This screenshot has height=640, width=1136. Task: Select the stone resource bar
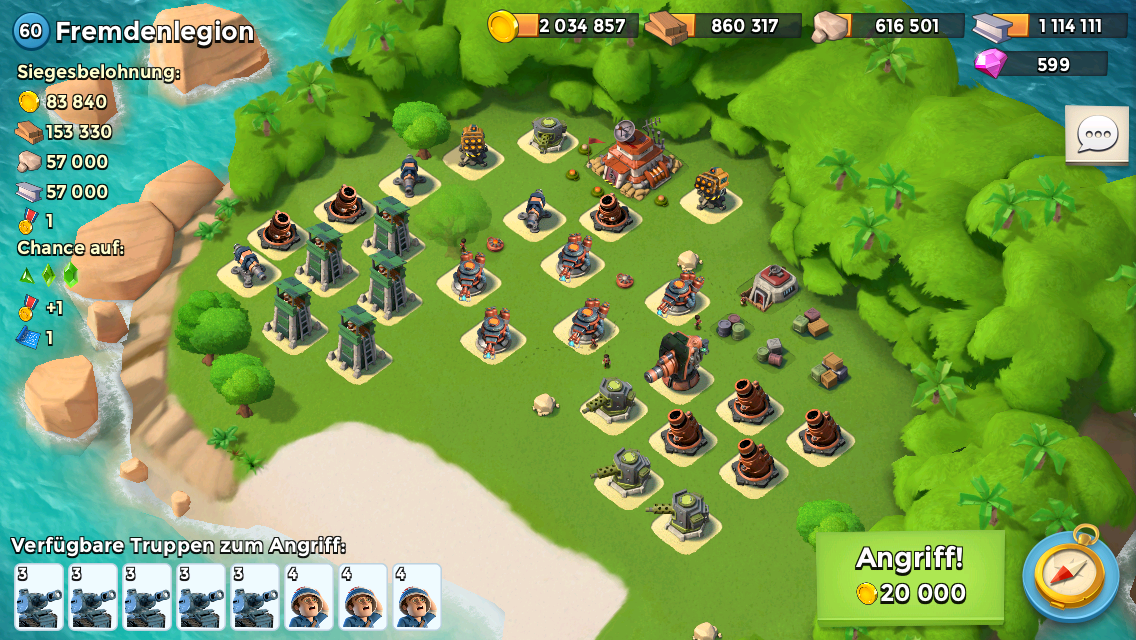pos(888,26)
